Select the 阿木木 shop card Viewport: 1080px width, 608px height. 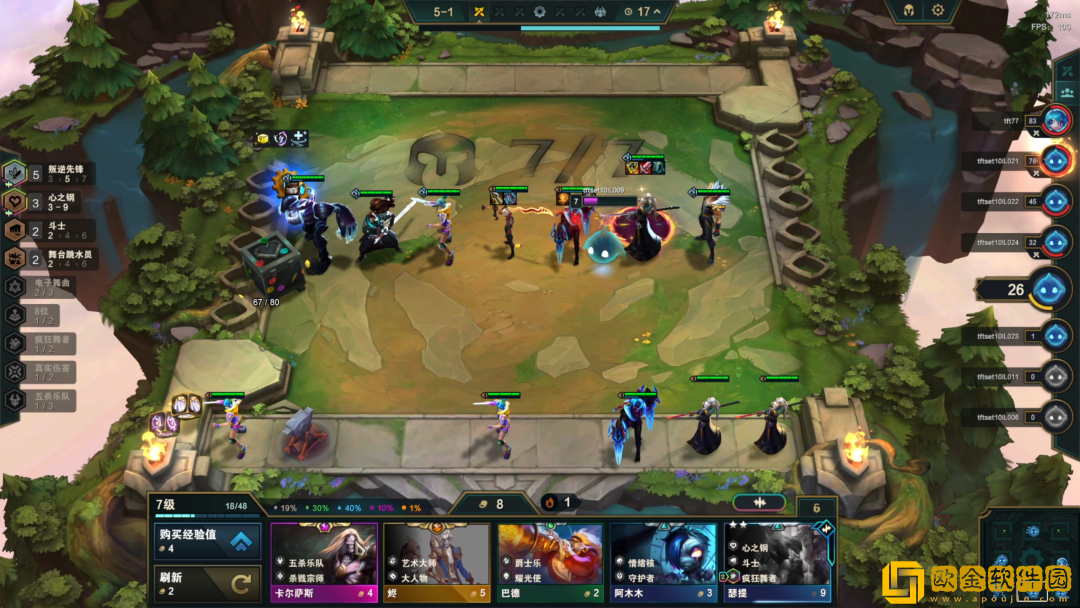coord(663,562)
